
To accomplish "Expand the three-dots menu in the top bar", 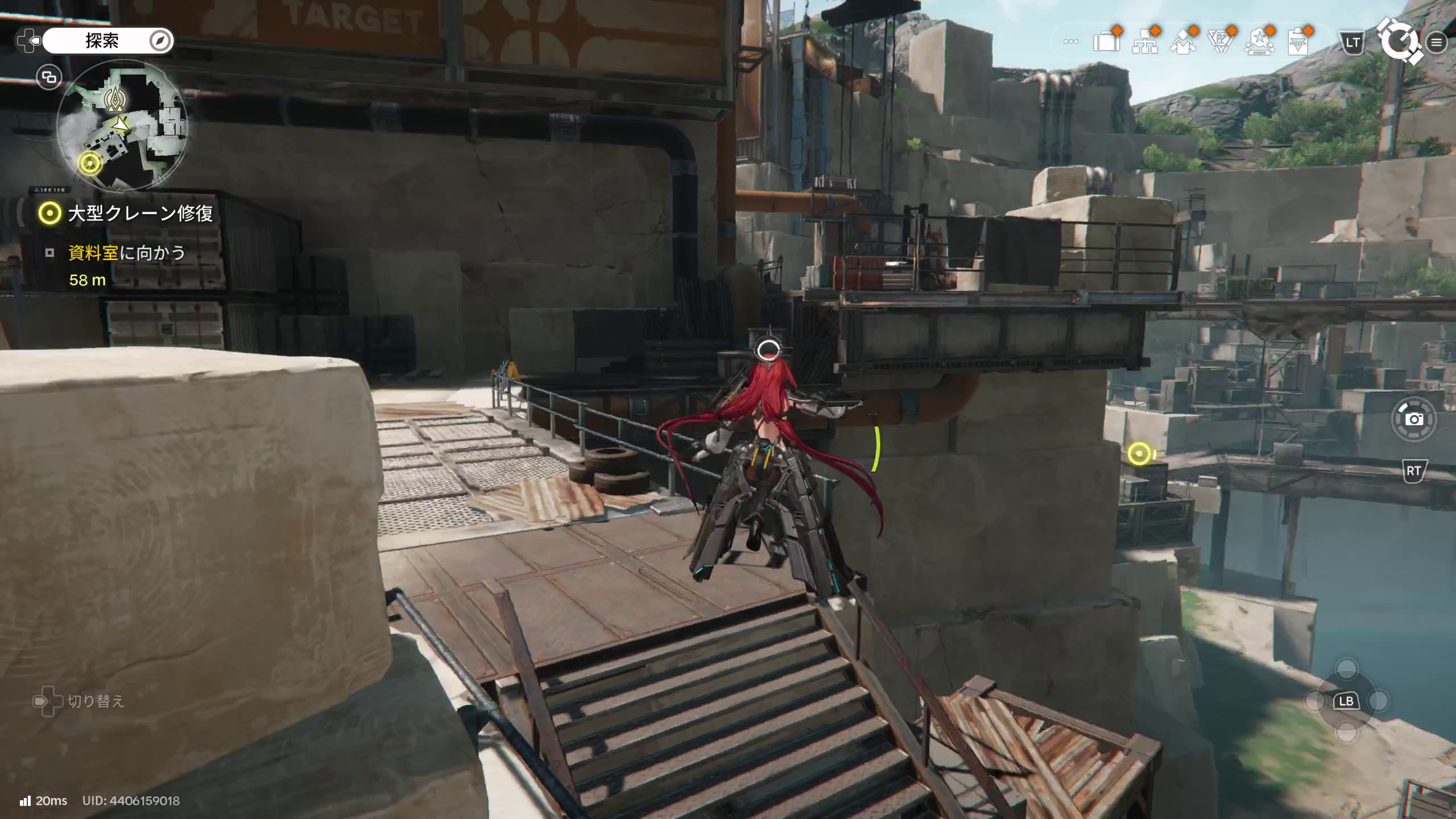I will 1070,42.
